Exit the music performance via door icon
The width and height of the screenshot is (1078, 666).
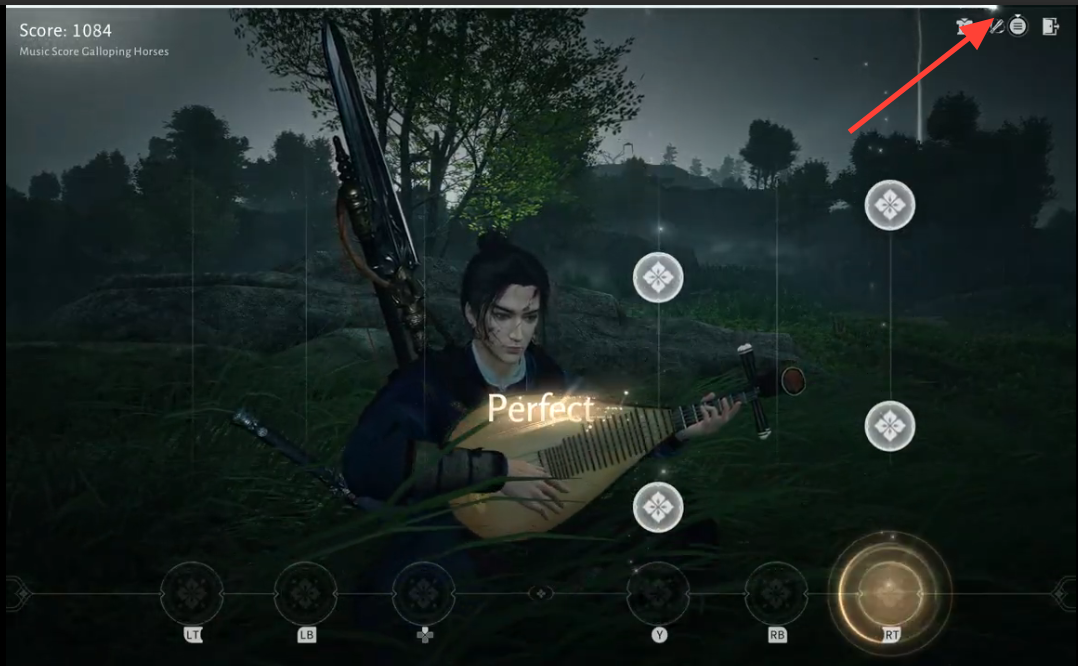[x=1050, y=27]
